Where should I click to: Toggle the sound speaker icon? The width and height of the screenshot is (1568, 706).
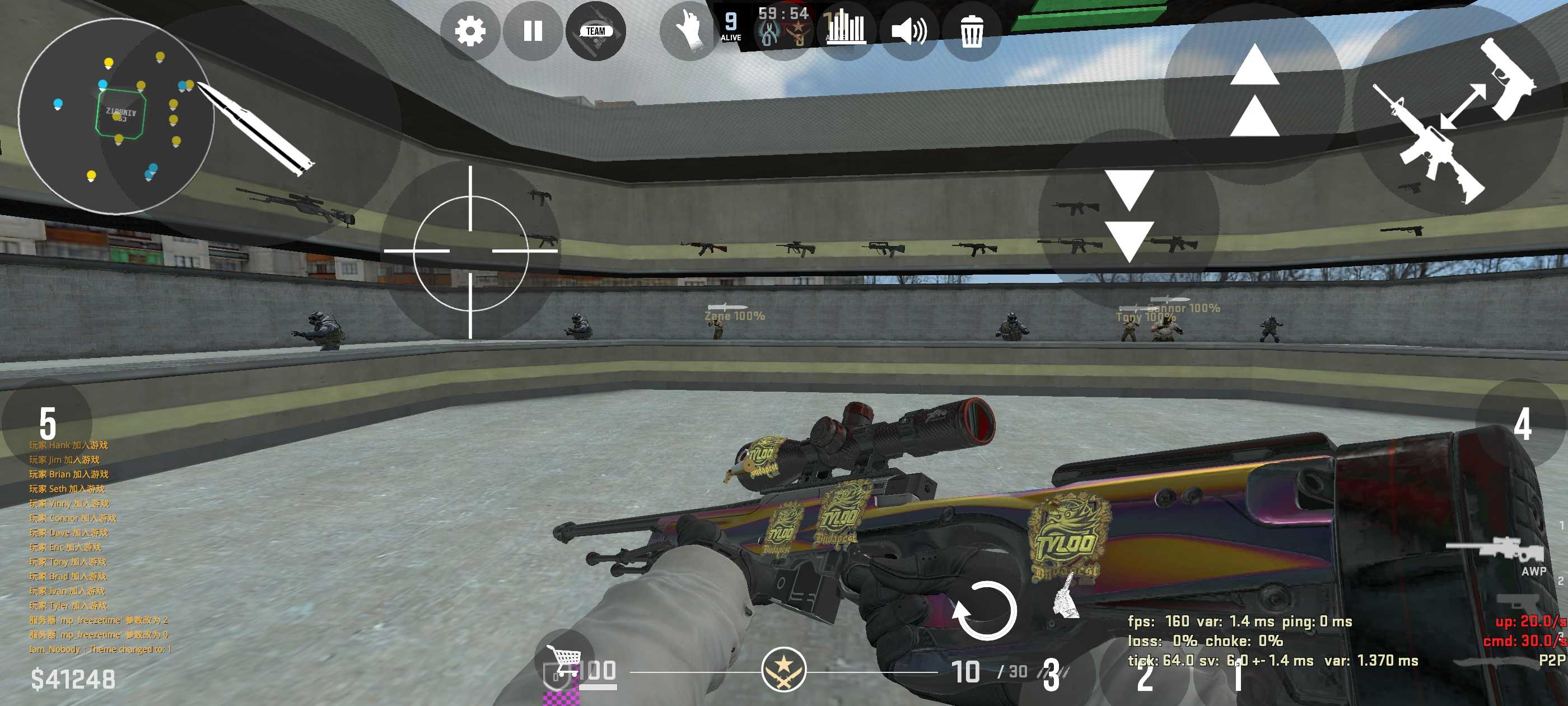(909, 31)
